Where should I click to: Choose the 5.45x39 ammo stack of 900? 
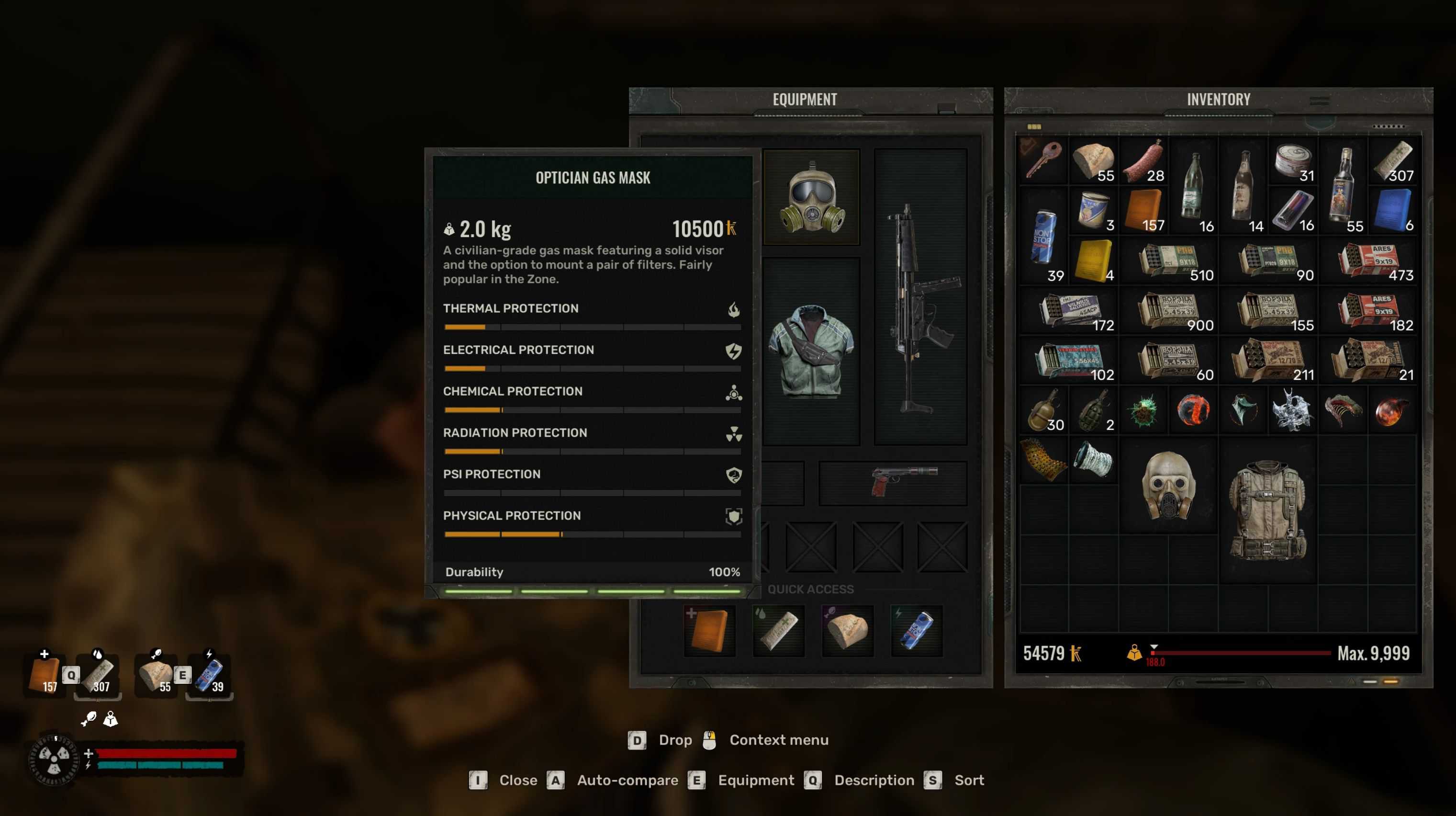(x=1169, y=310)
